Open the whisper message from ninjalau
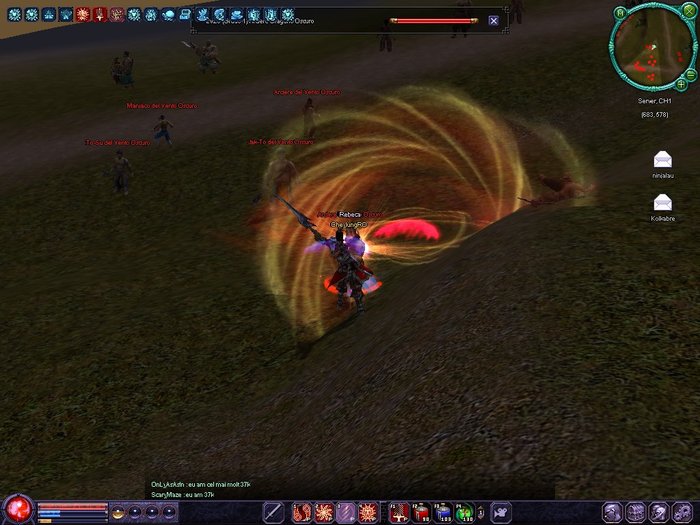 pos(662,160)
